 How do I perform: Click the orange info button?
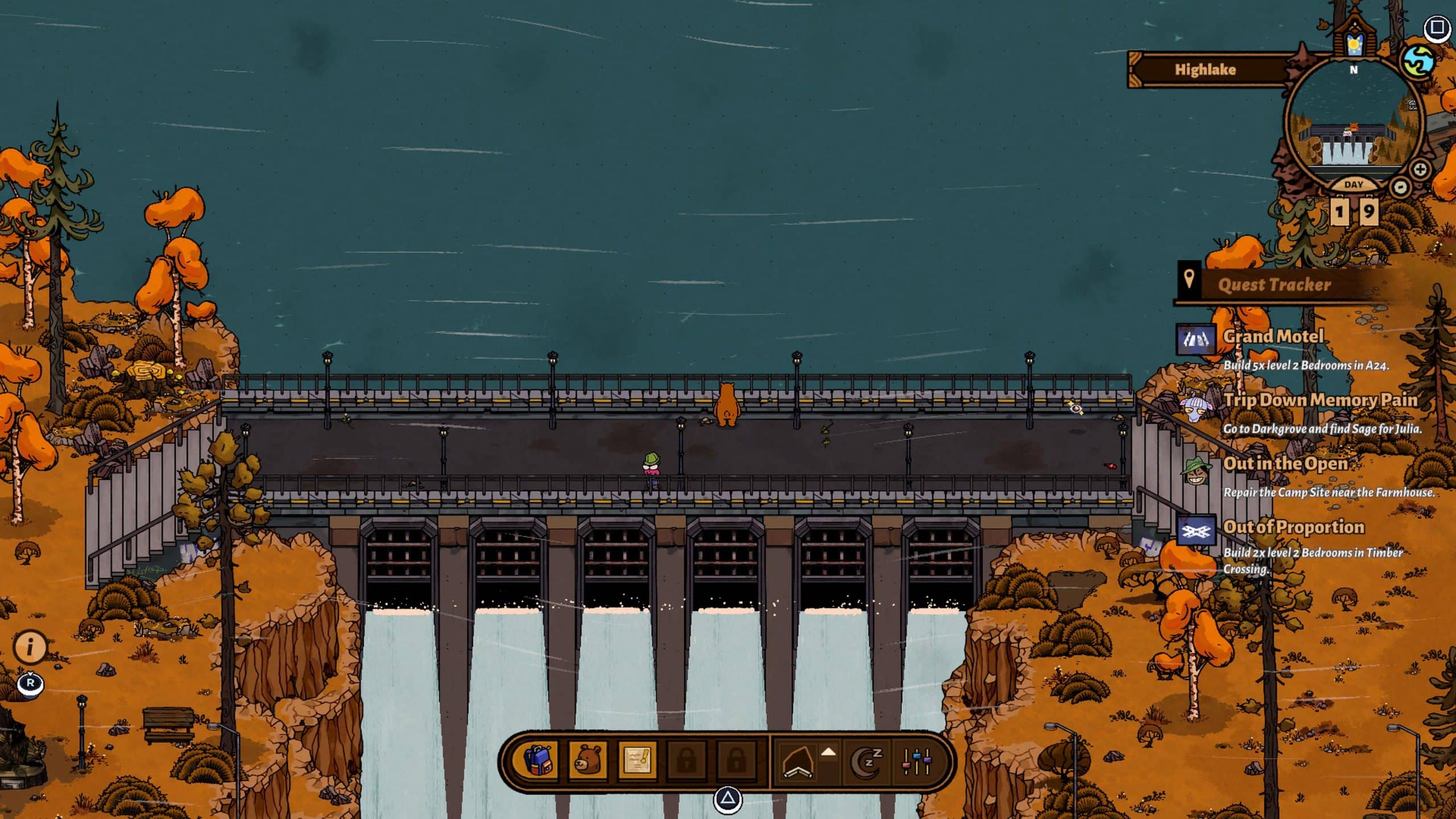point(30,647)
